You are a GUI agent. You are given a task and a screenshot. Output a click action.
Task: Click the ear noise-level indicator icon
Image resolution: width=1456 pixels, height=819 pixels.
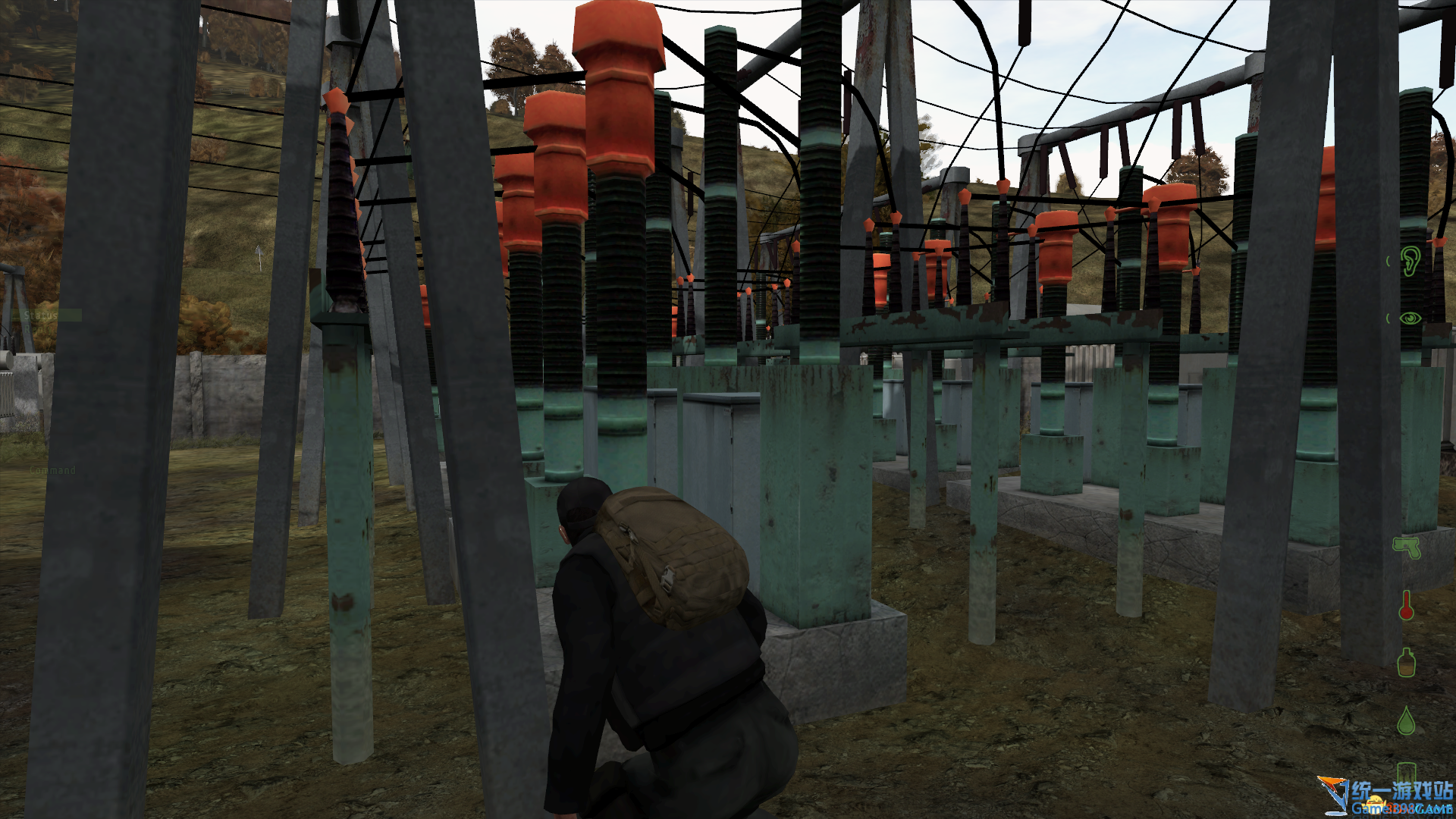tap(1410, 261)
